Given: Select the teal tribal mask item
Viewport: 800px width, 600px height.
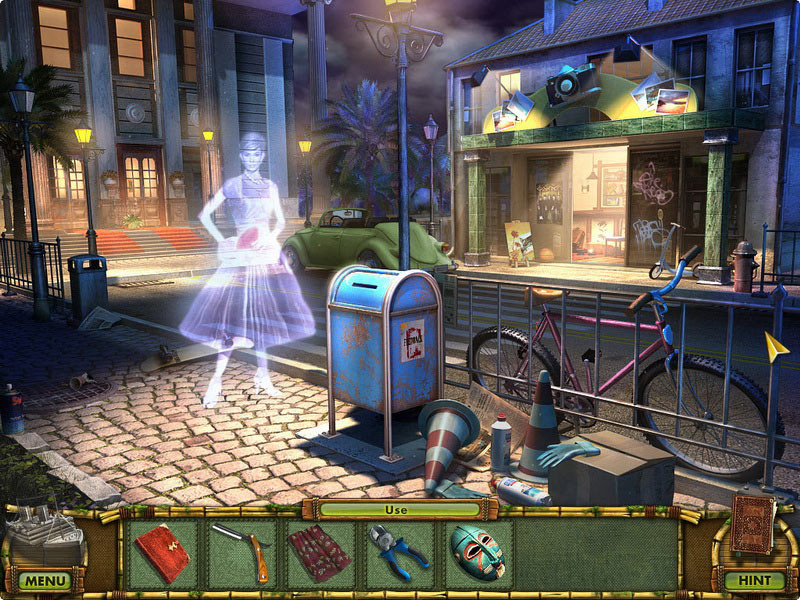Looking at the screenshot, I should (x=478, y=553).
